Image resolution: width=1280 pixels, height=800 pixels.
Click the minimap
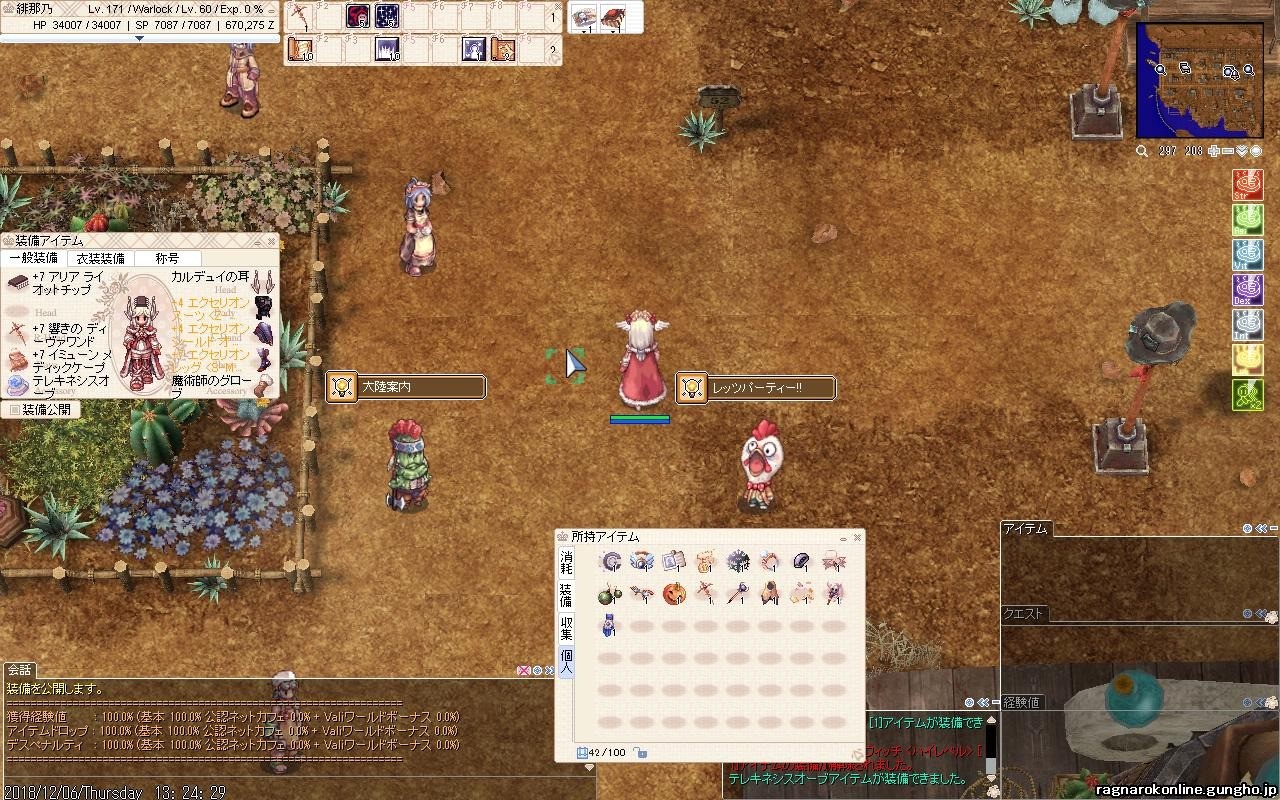pos(1199,80)
